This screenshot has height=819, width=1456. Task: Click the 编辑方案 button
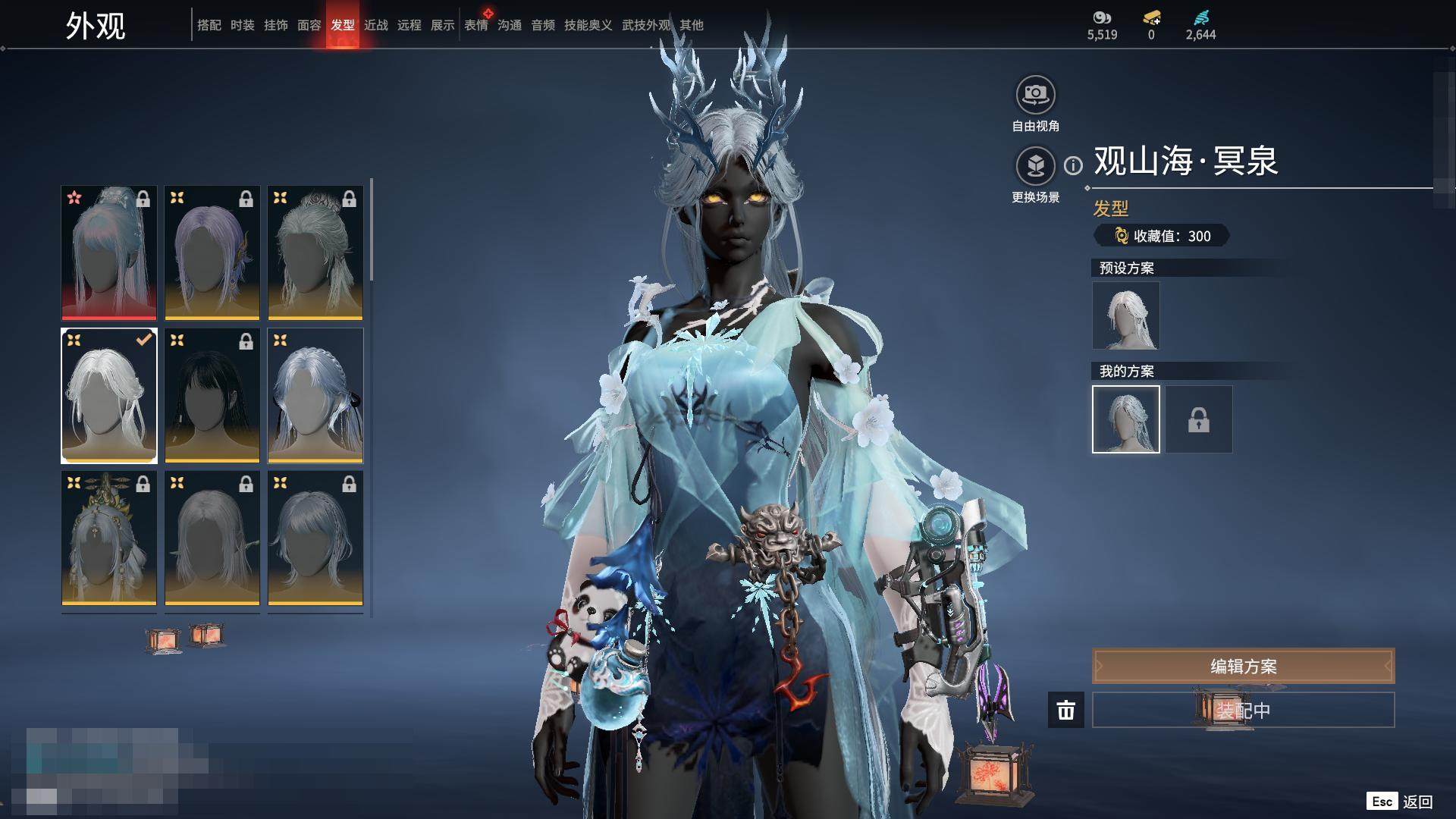pos(1243,667)
